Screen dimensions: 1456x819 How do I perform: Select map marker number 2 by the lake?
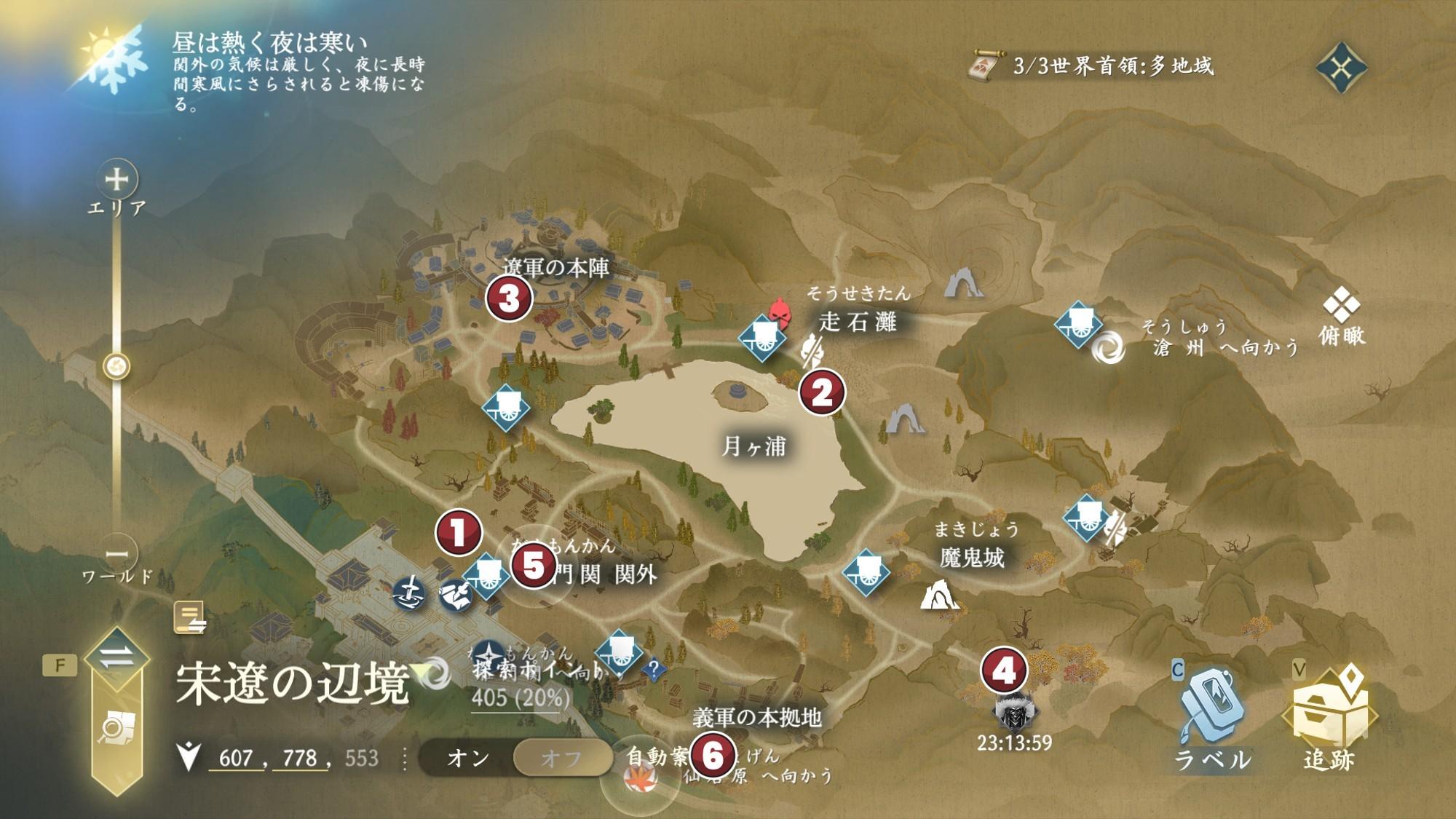(822, 392)
